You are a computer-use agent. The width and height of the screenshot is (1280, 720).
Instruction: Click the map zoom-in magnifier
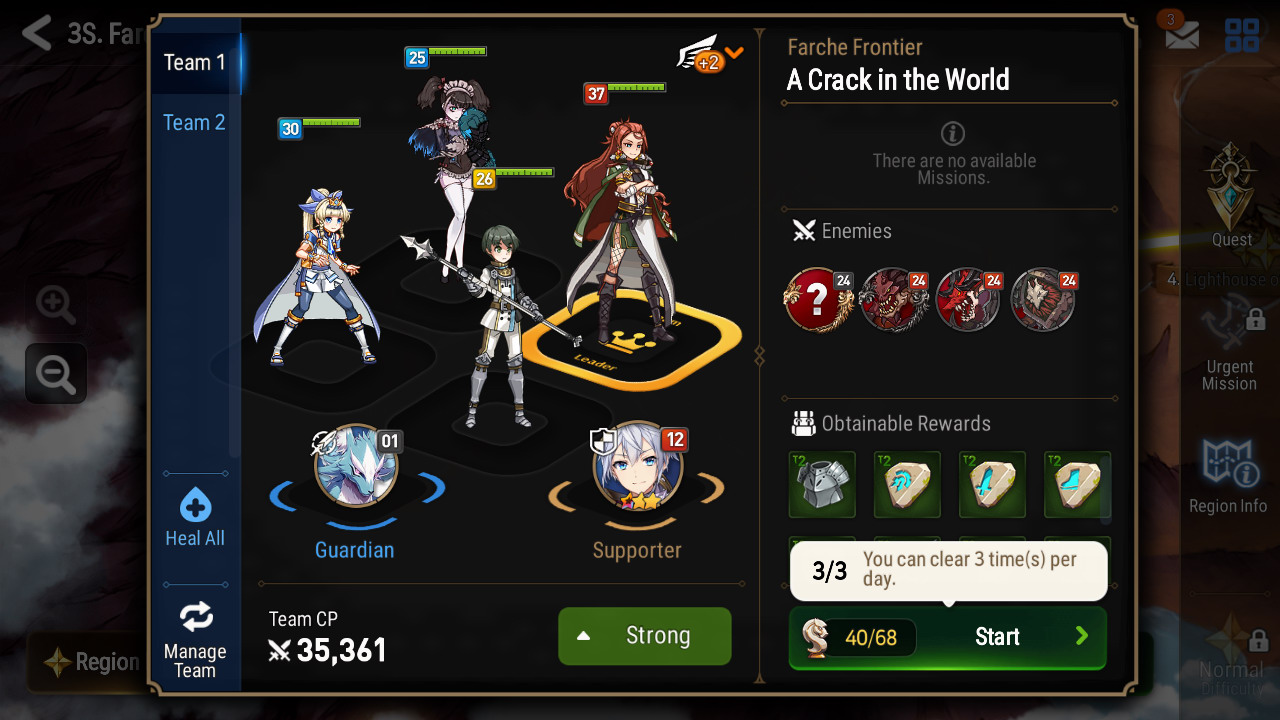56,305
